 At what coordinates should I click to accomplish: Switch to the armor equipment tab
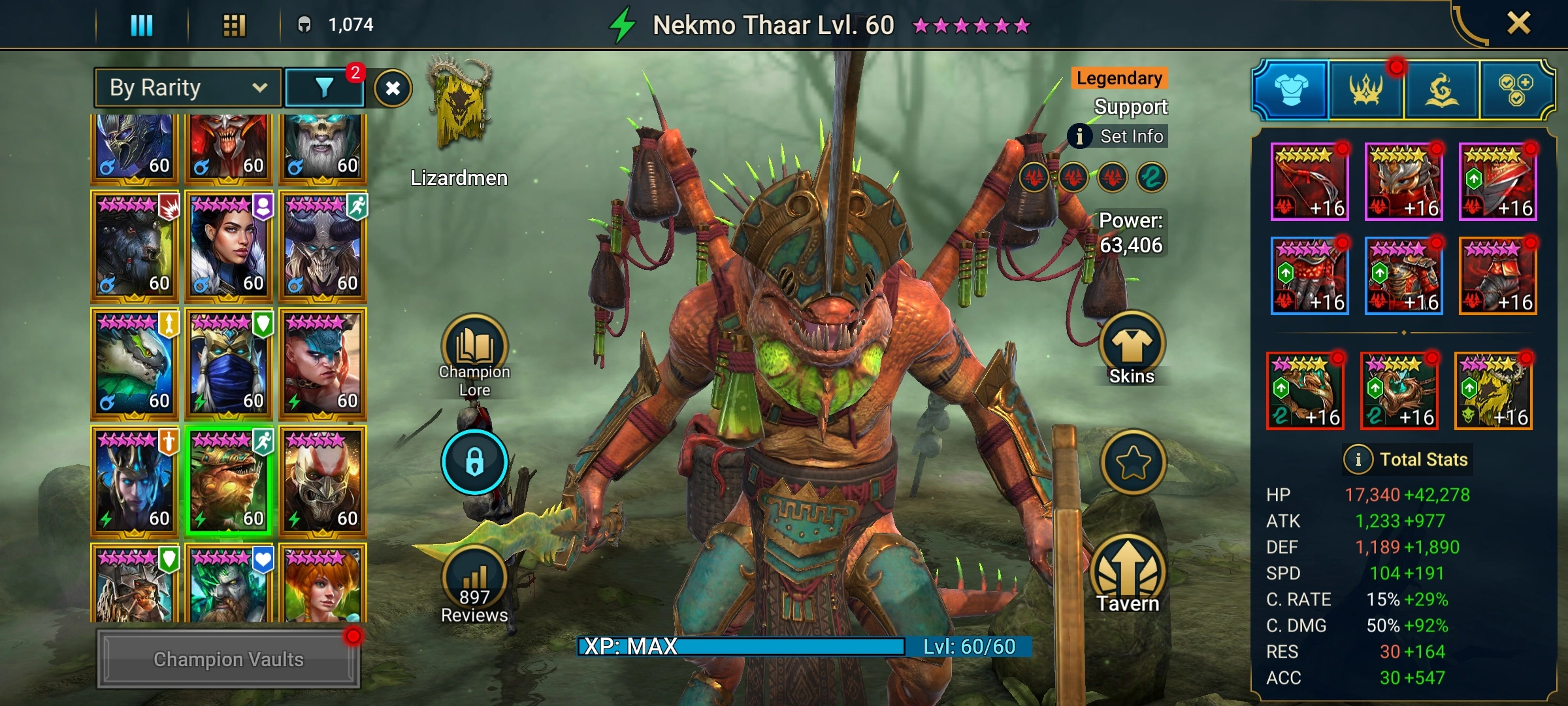coord(1291,90)
